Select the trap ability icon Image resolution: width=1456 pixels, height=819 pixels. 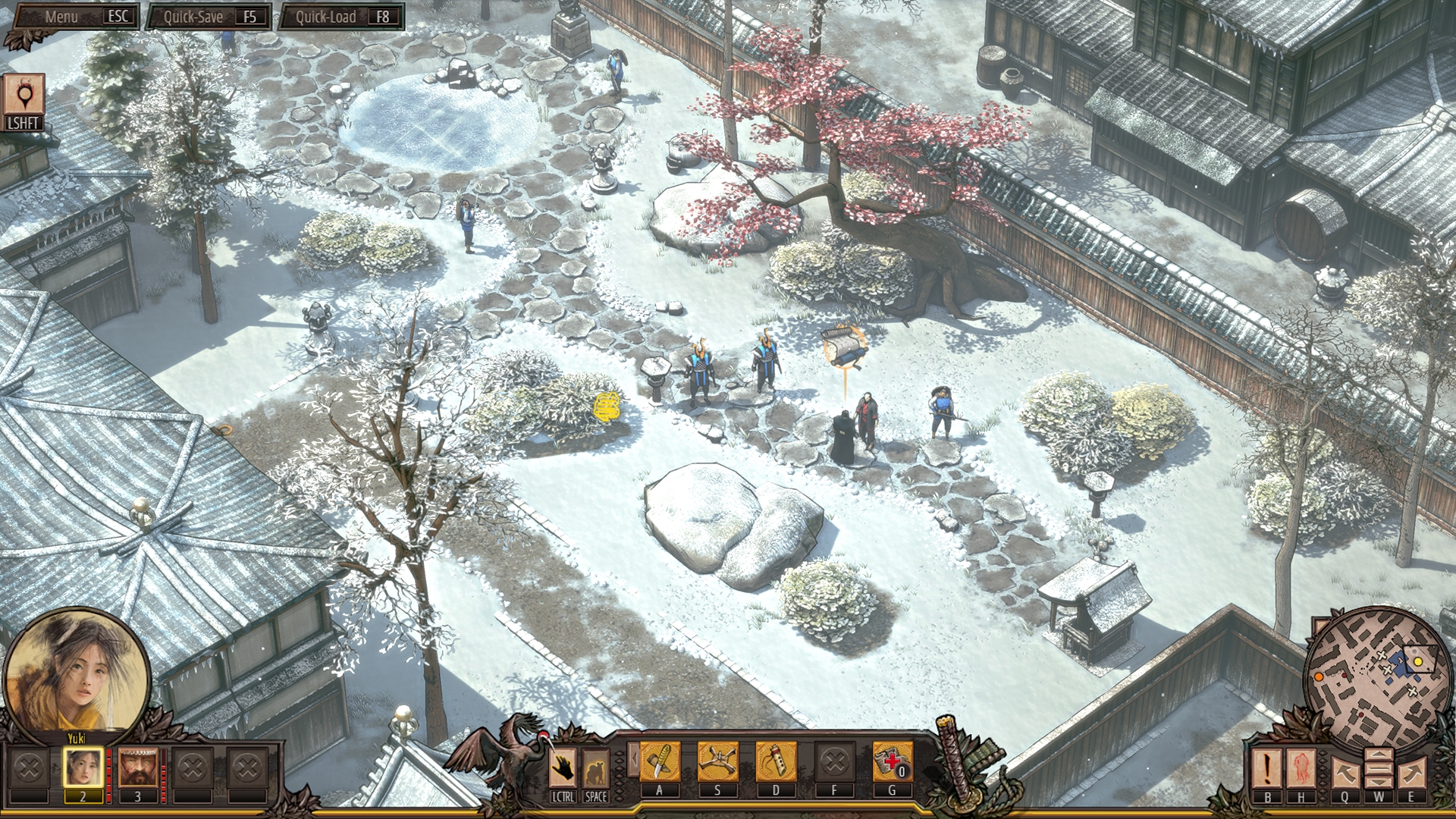pyautogui.click(x=717, y=761)
